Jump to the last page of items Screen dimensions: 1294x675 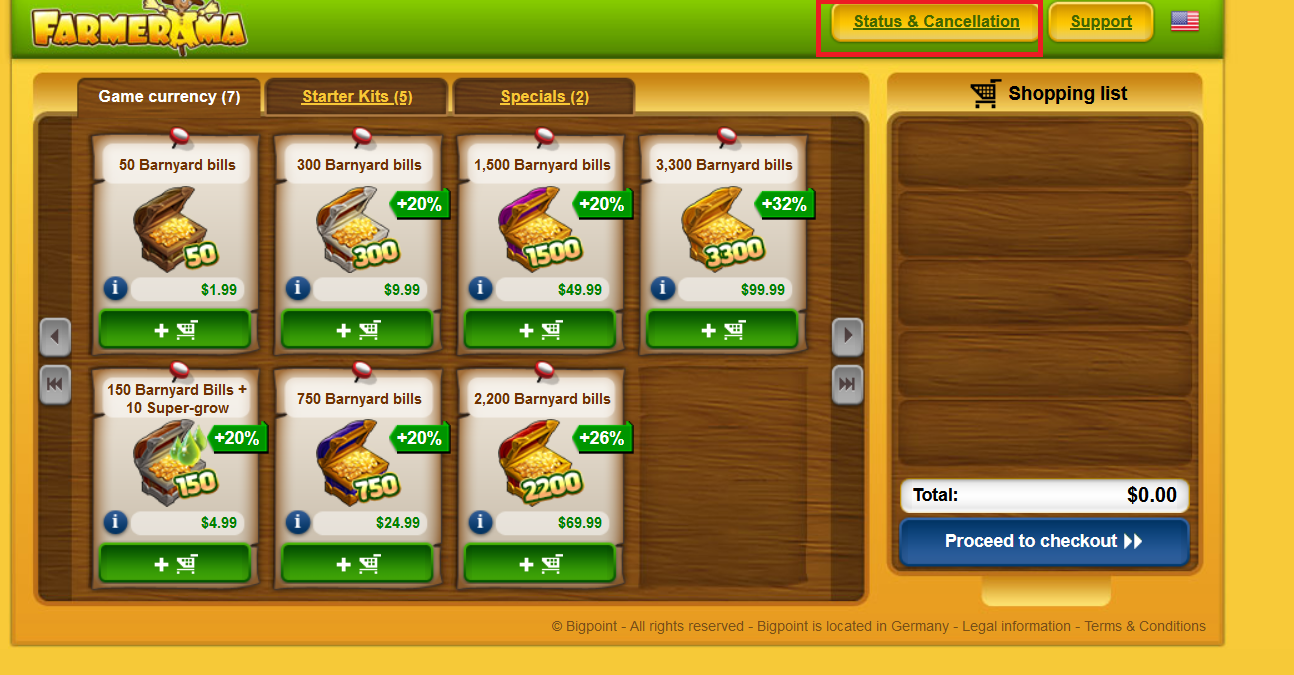click(x=847, y=384)
